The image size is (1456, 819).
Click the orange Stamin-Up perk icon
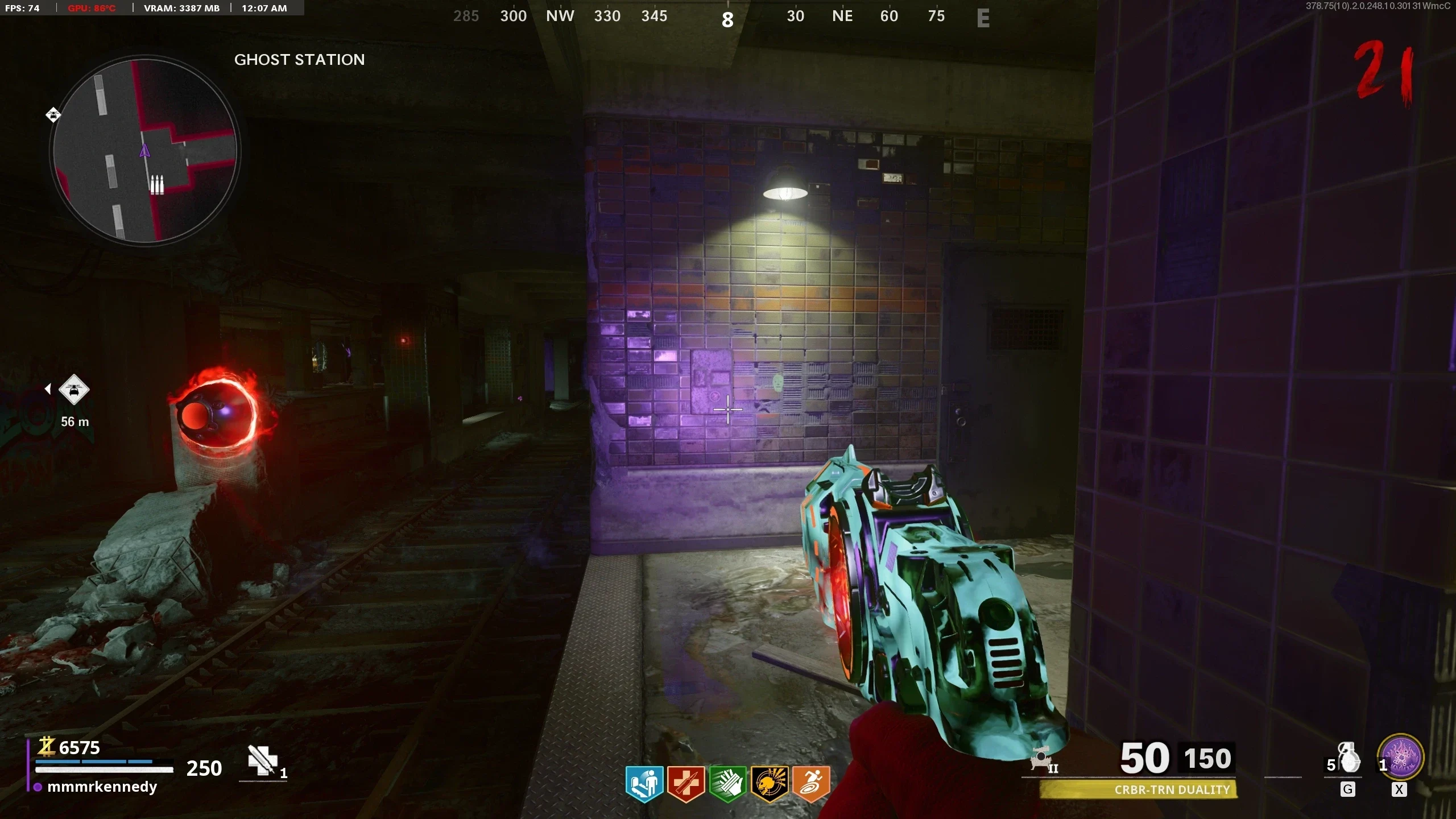click(811, 784)
